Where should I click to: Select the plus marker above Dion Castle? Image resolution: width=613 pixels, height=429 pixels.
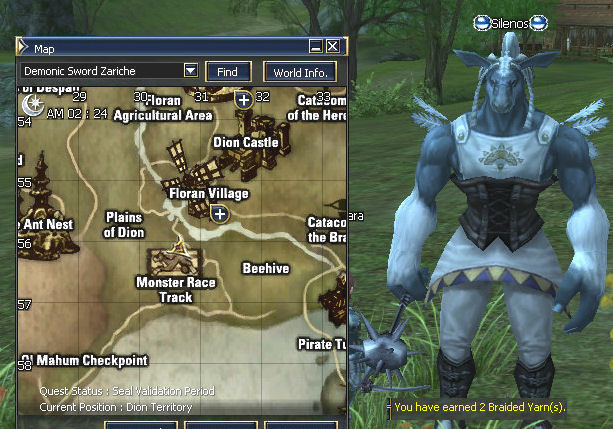click(244, 100)
